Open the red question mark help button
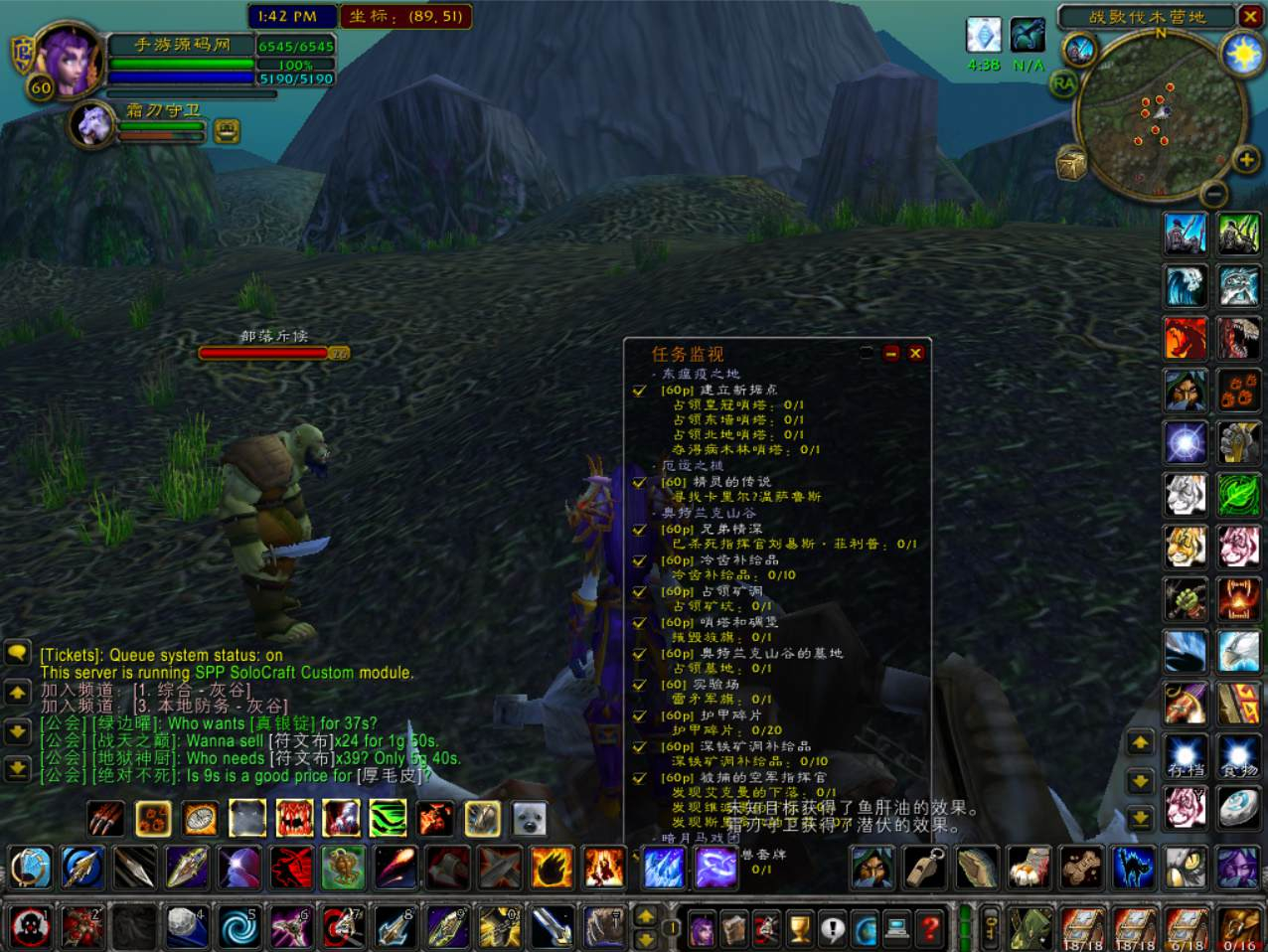Screen dimensions: 1268x952 [930, 929]
